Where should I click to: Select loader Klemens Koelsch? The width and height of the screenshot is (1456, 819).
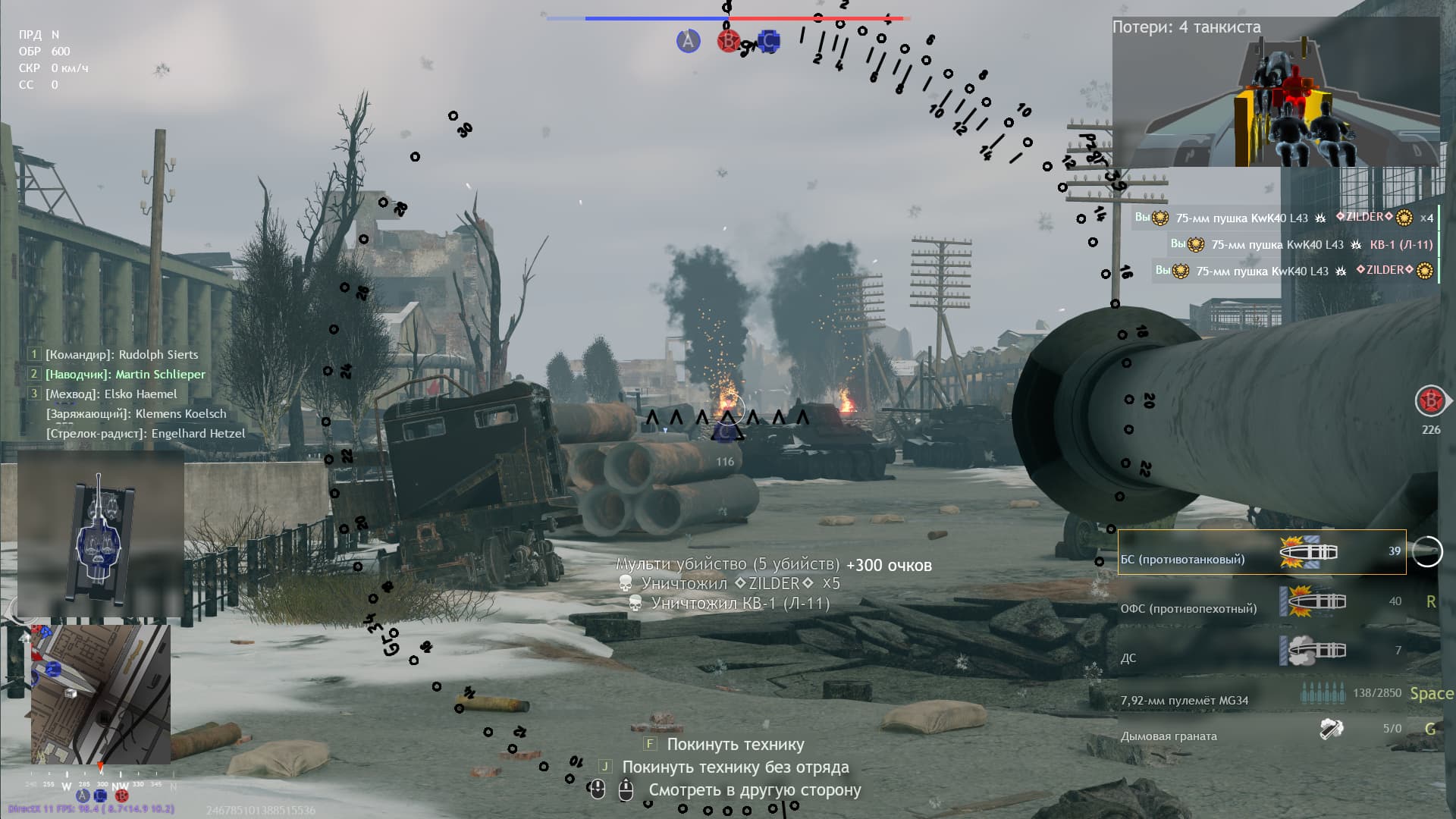[x=136, y=414]
